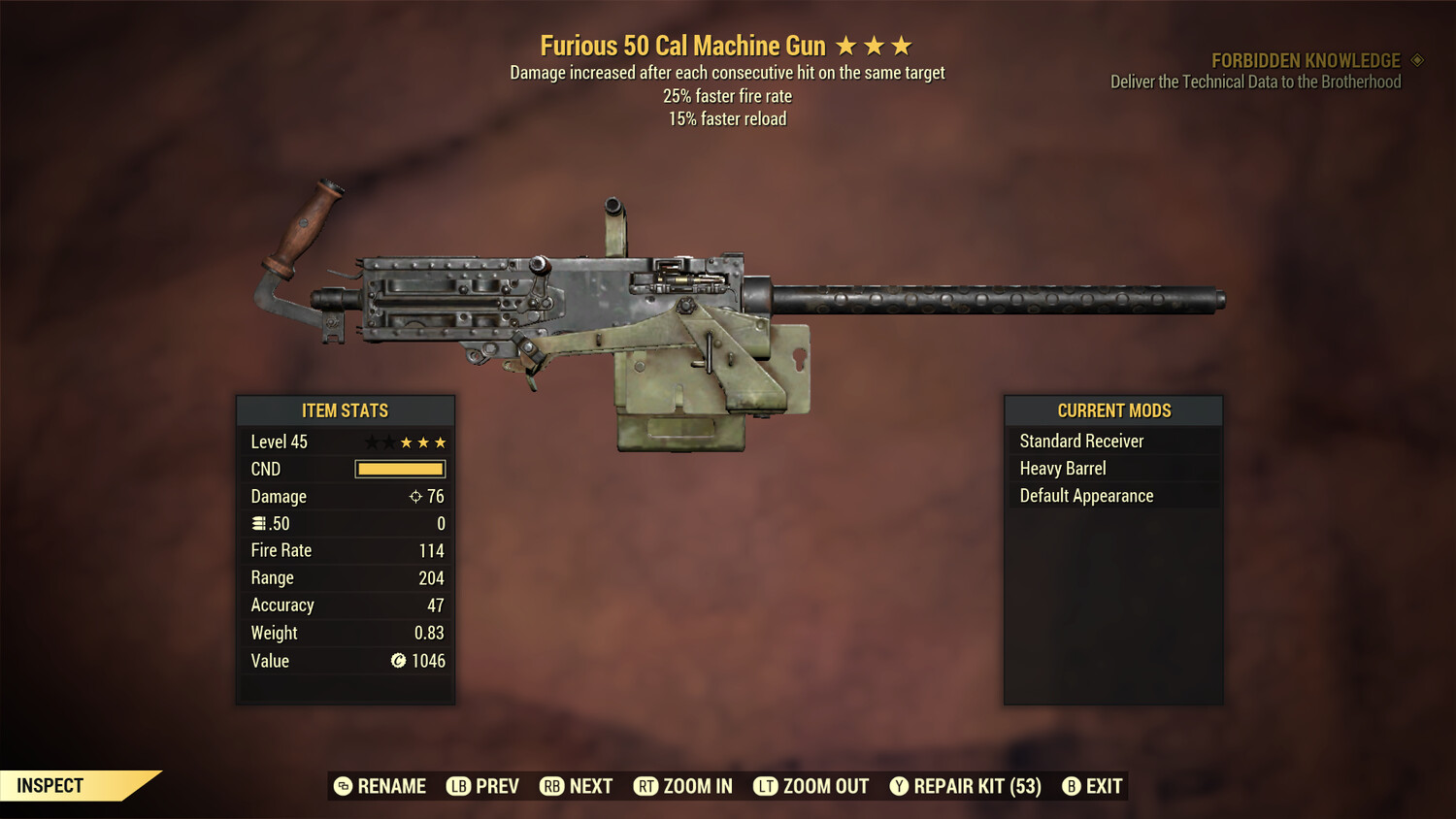Click the Y button icon beside Repair Kit

pos(898,786)
